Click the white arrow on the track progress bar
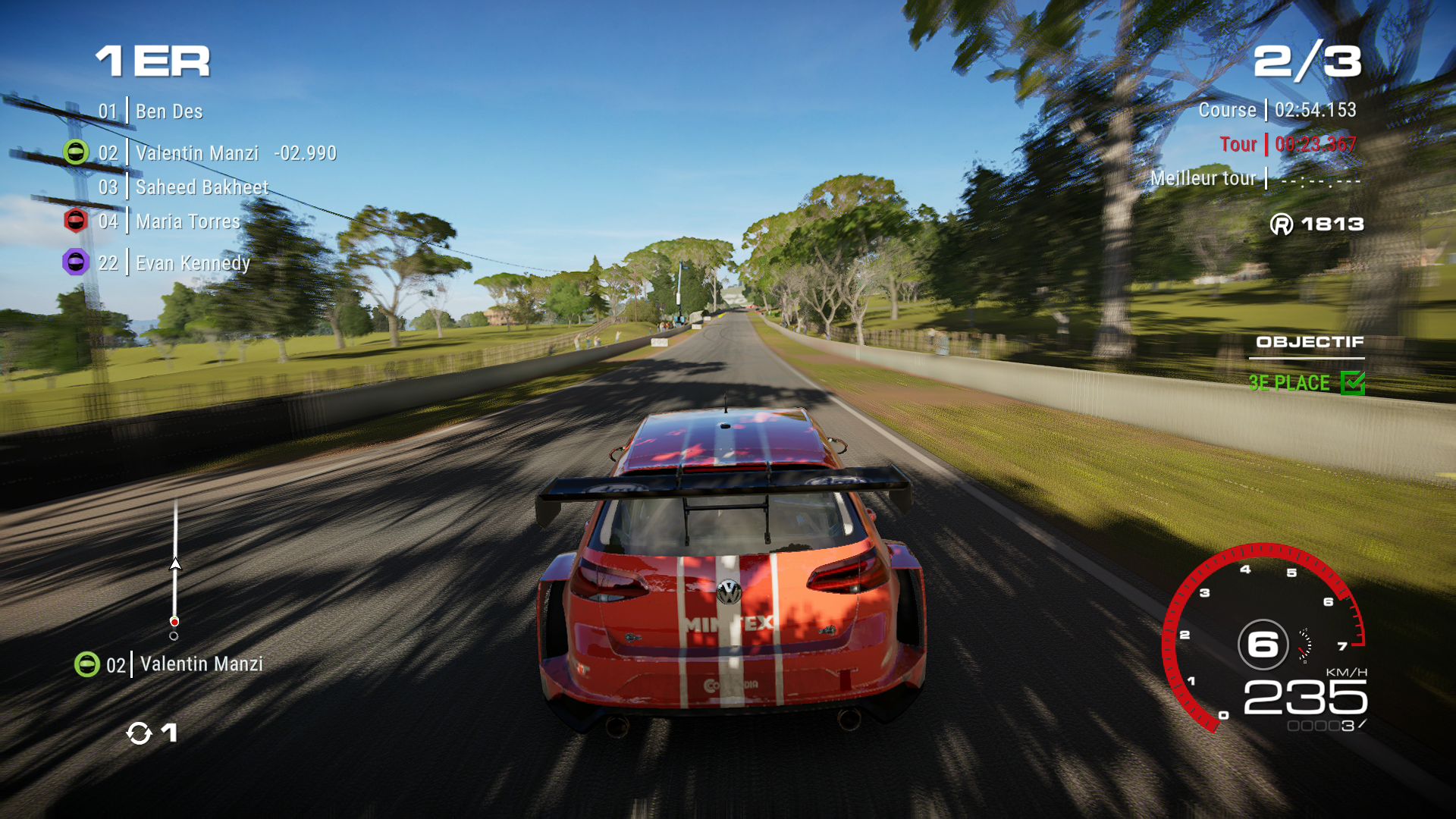This screenshot has width=1456, height=819. point(175,564)
